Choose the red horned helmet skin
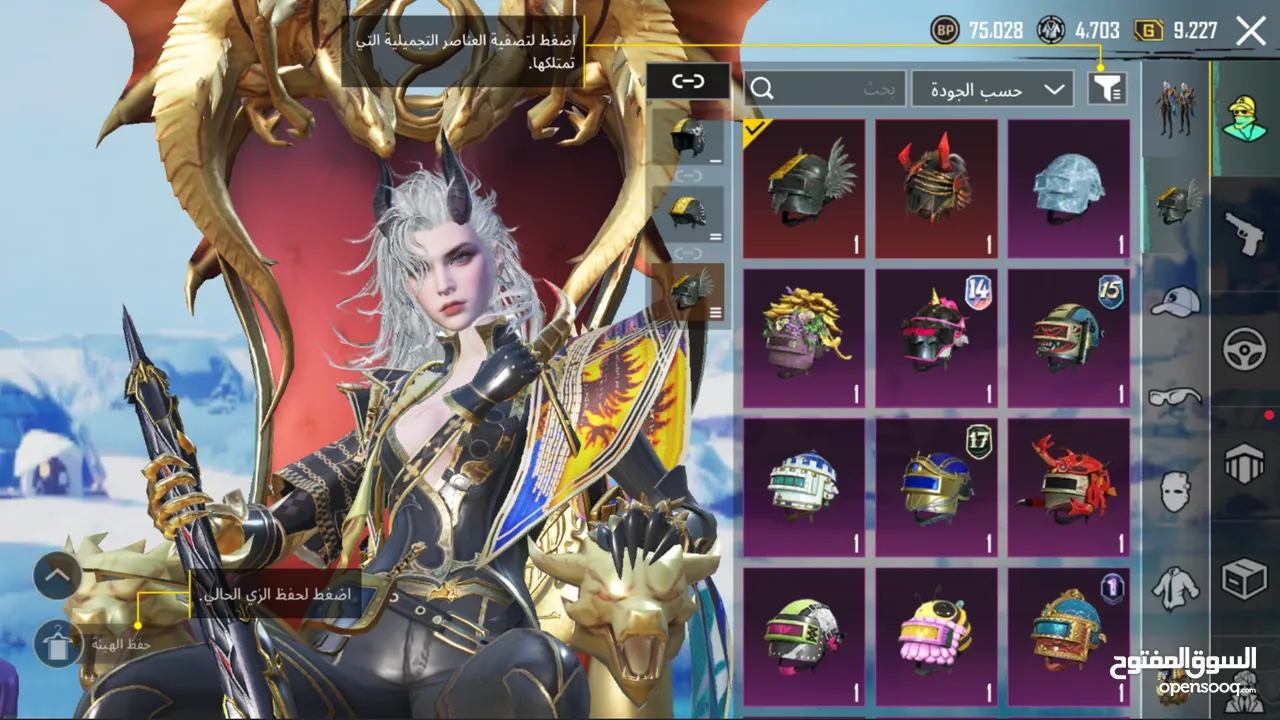The width and height of the screenshot is (1280, 720). click(x=937, y=188)
